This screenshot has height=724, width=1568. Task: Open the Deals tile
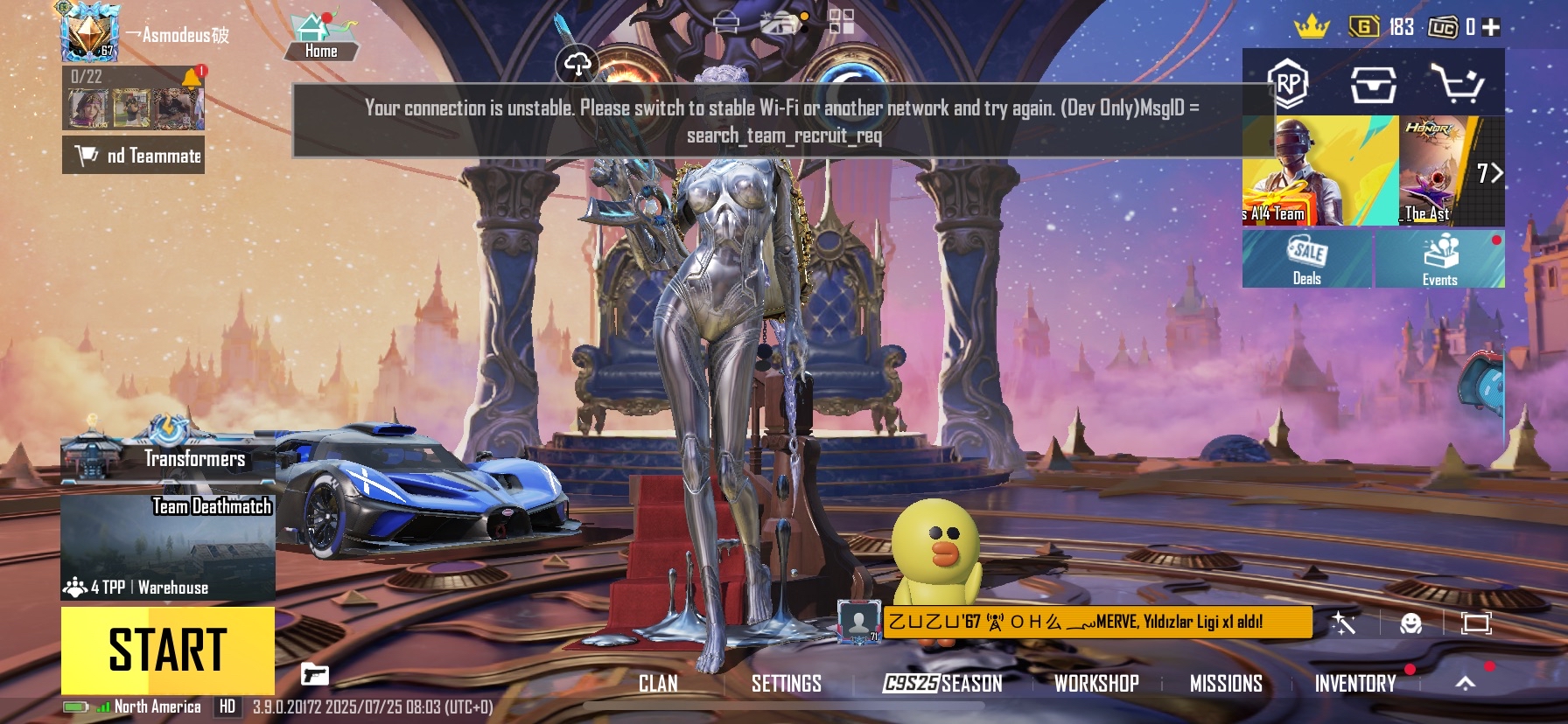point(1307,259)
